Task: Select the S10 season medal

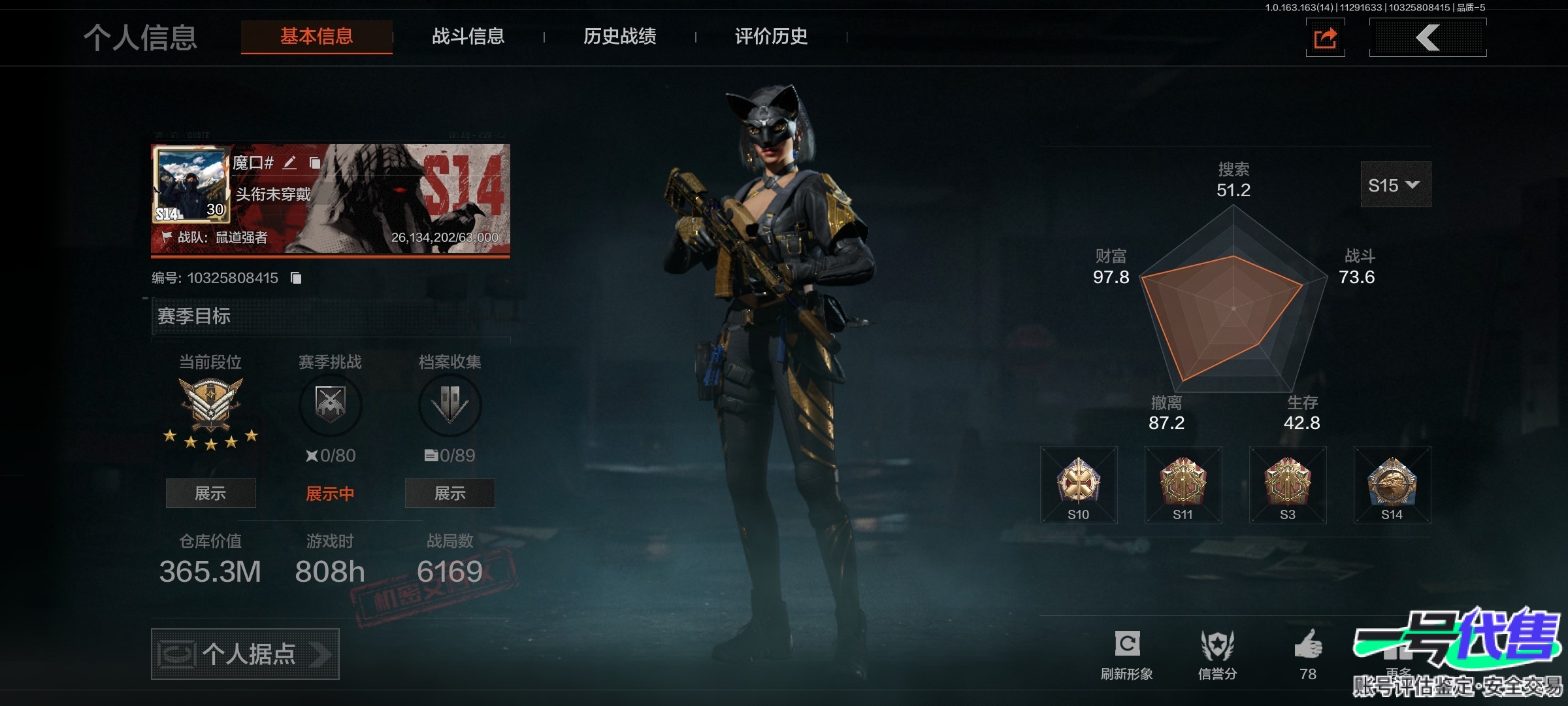Action: [x=1079, y=485]
